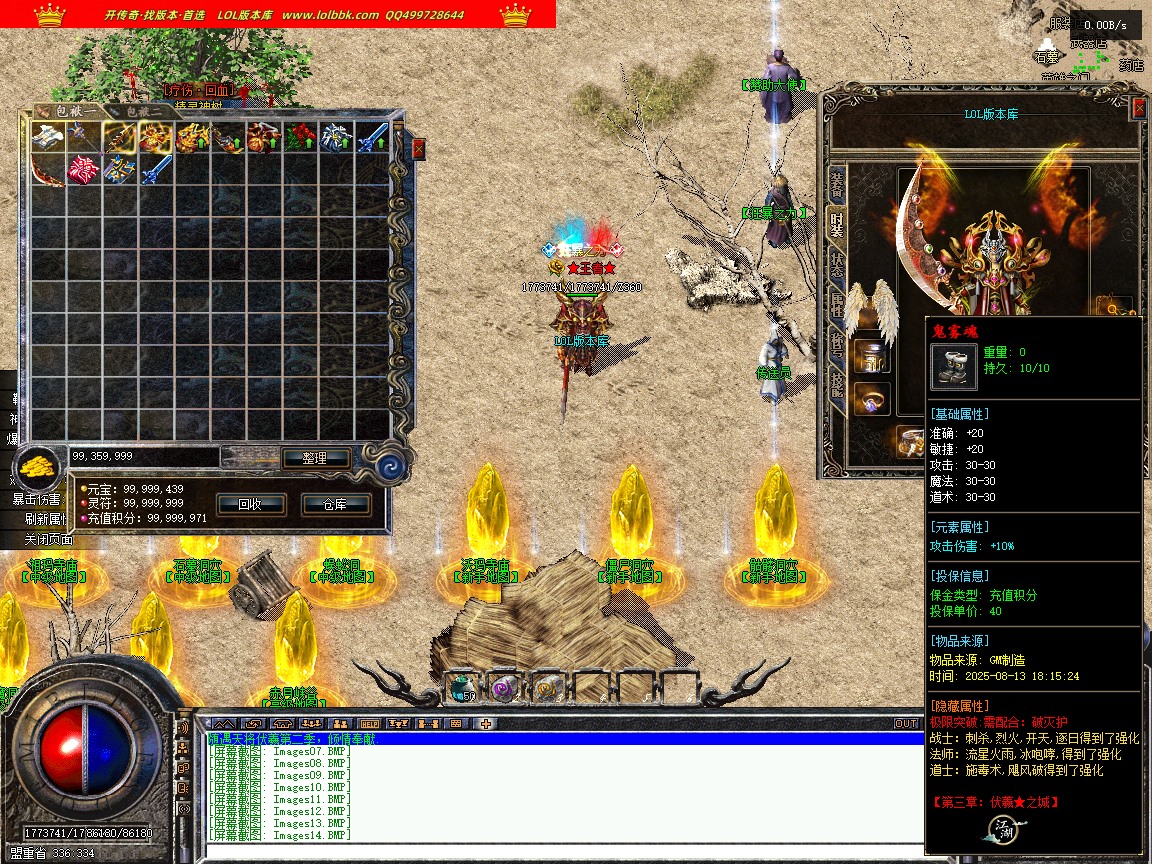Open the 技能 skills tab
Viewport: 1152px width, 864px height.
(837, 385)
